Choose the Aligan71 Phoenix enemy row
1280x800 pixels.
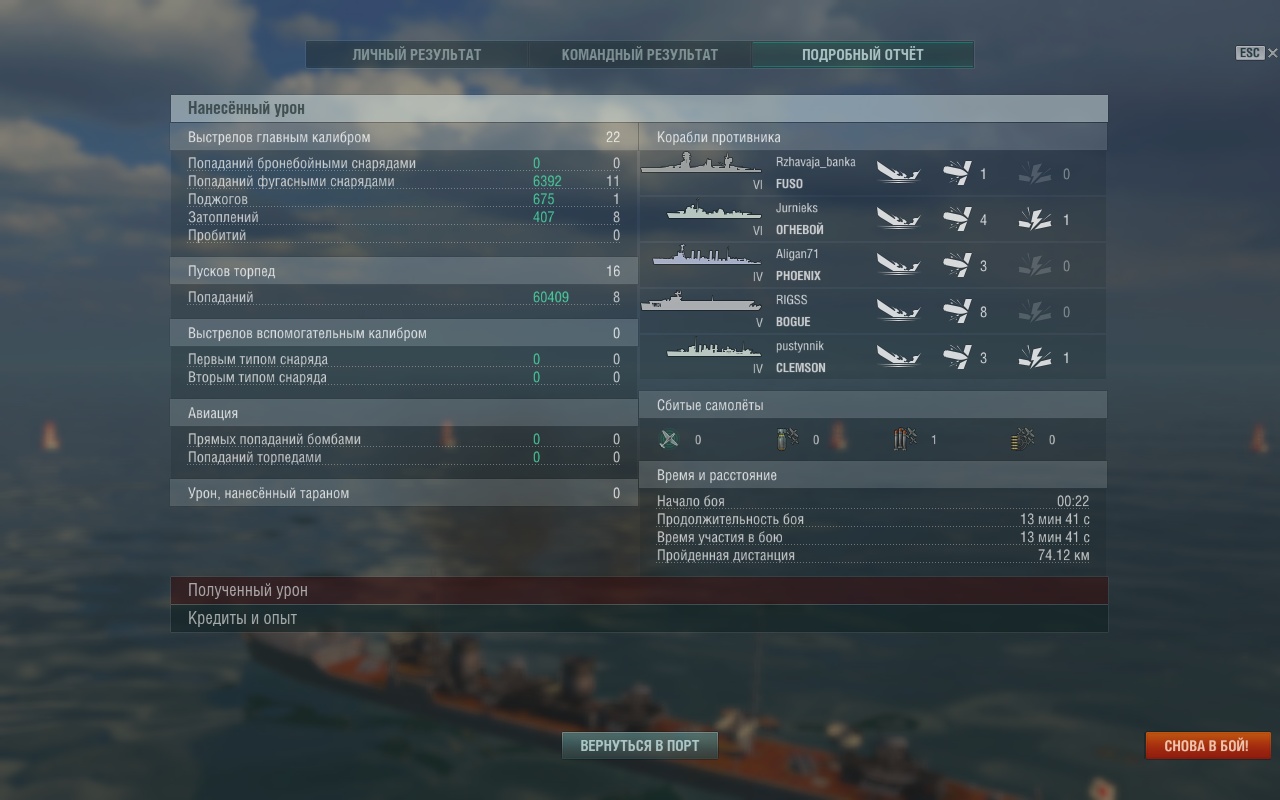pos(872,266)
